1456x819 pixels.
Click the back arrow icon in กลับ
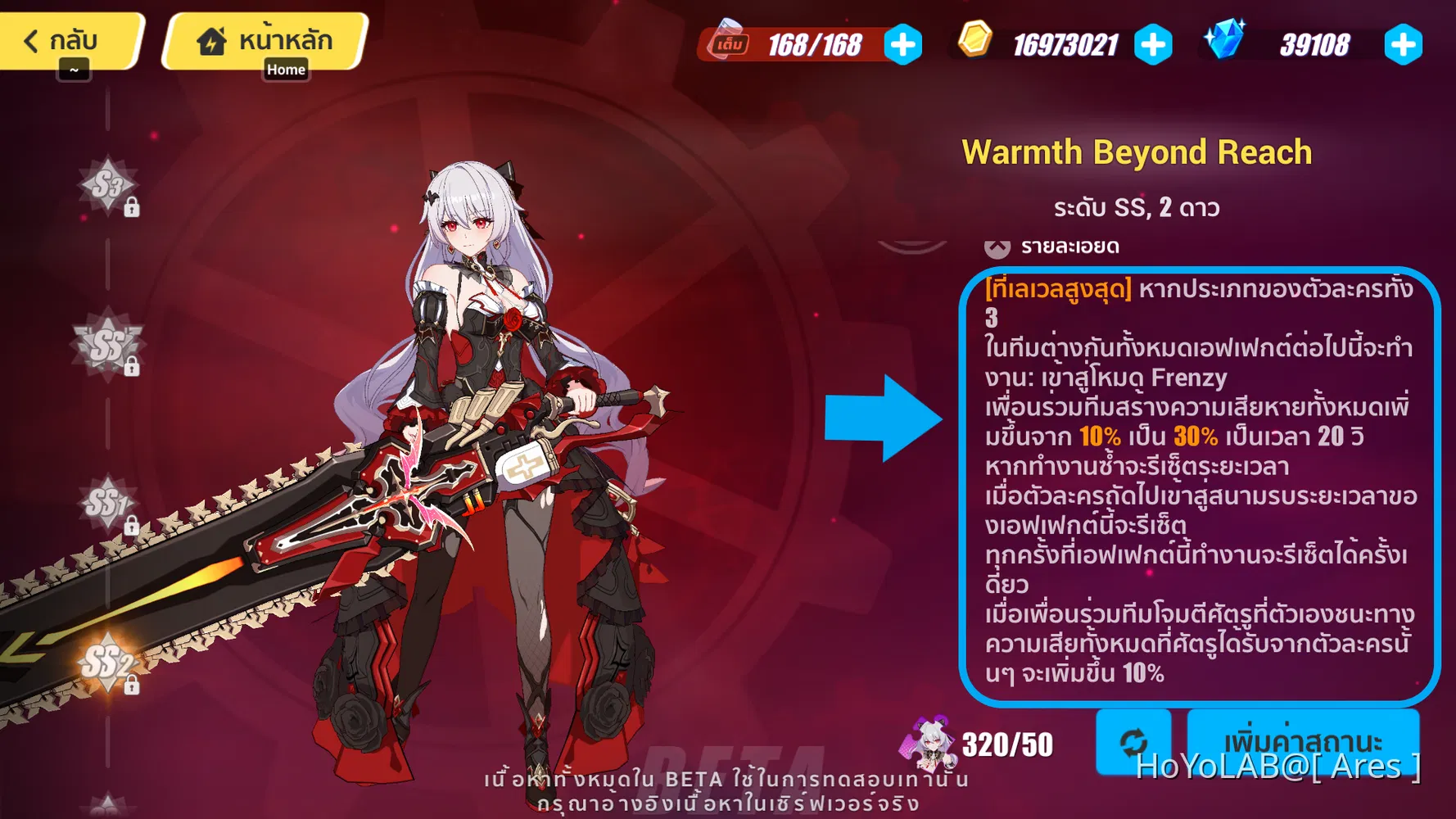coord(31,39)
